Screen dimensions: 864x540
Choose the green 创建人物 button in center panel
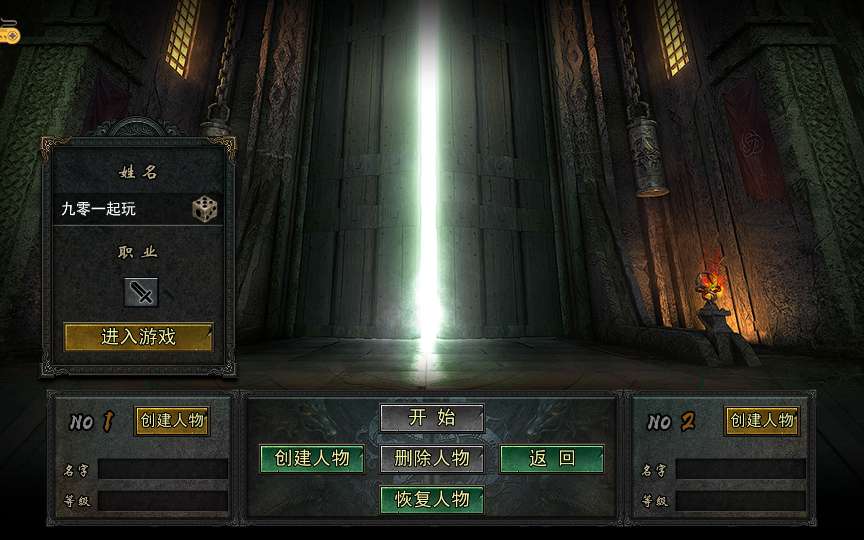[x=312, y=458]
